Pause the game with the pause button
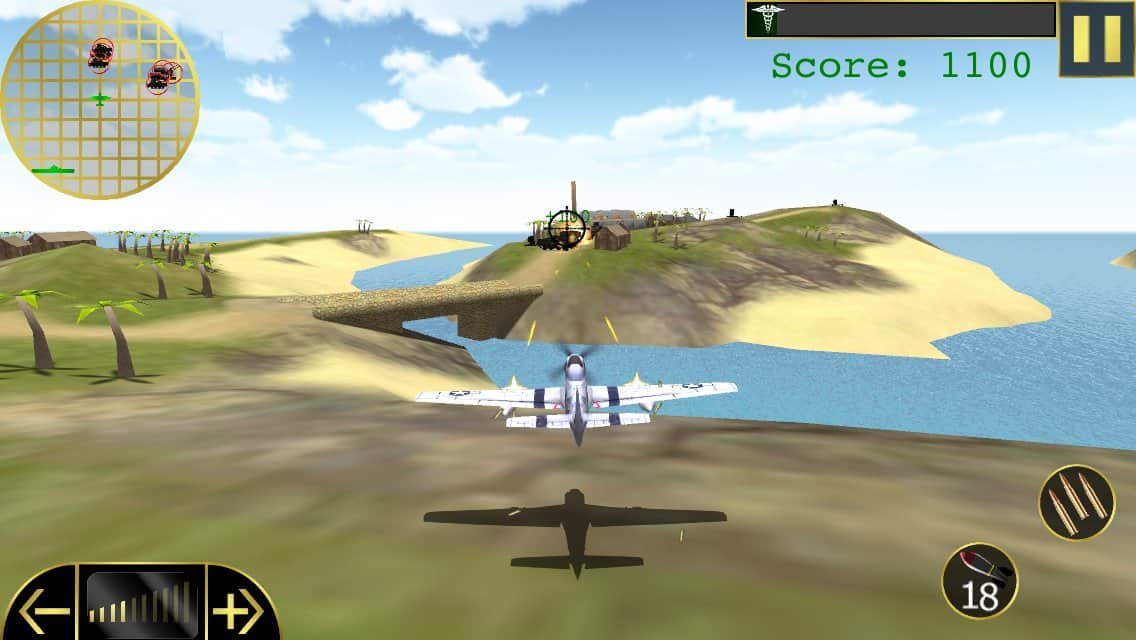 pyautogui.click(x=1096, y=39)
